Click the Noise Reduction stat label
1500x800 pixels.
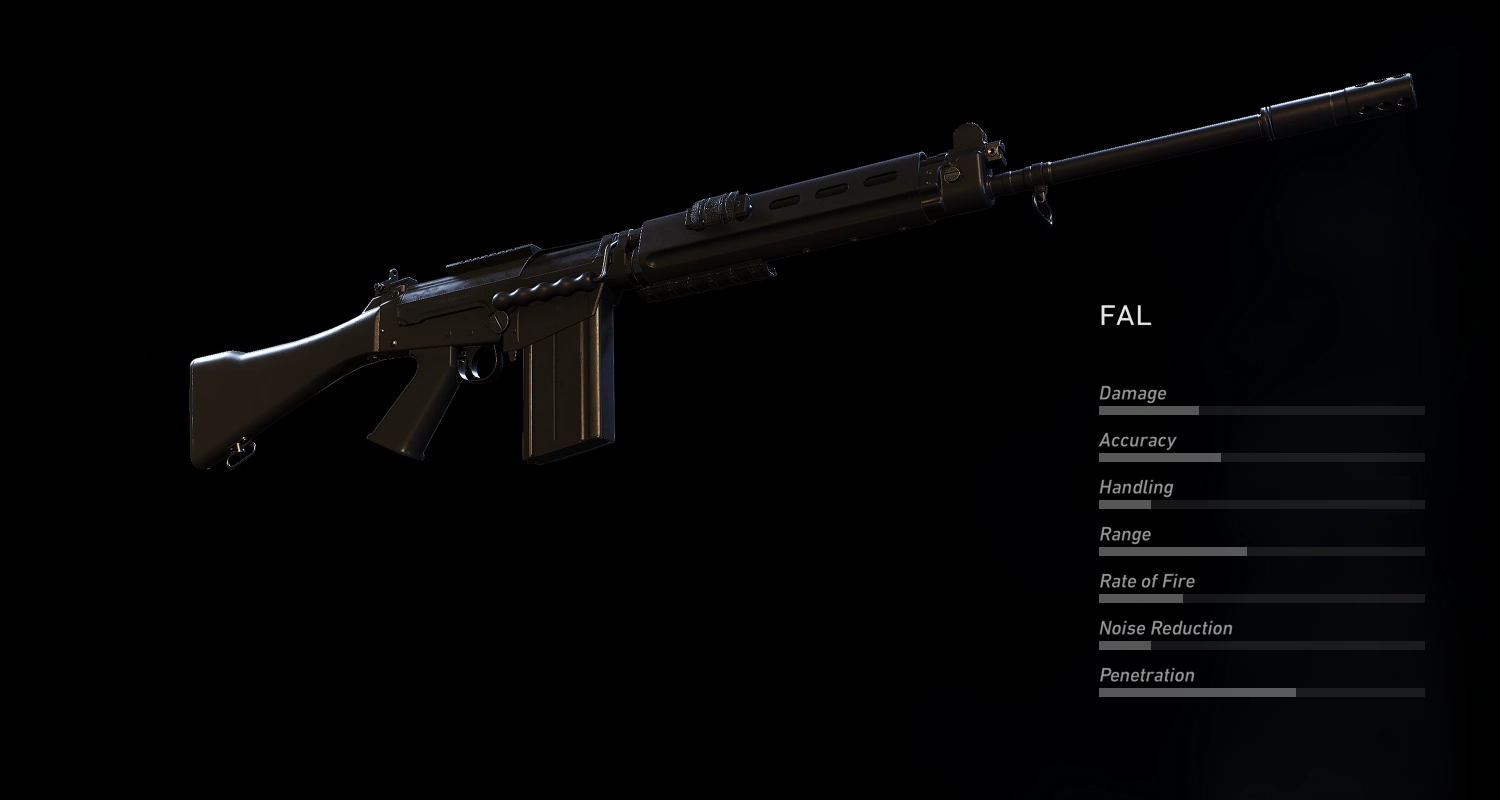[x=1164, y=628]
